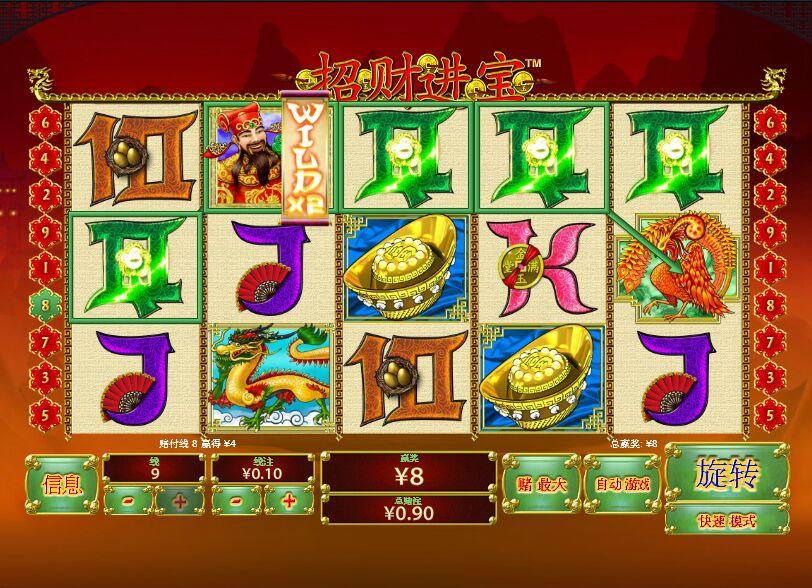The height and width of the screenshot is (588, 812).
Task: Start 自动 游戏 autoplay
Action: [622, 485]
